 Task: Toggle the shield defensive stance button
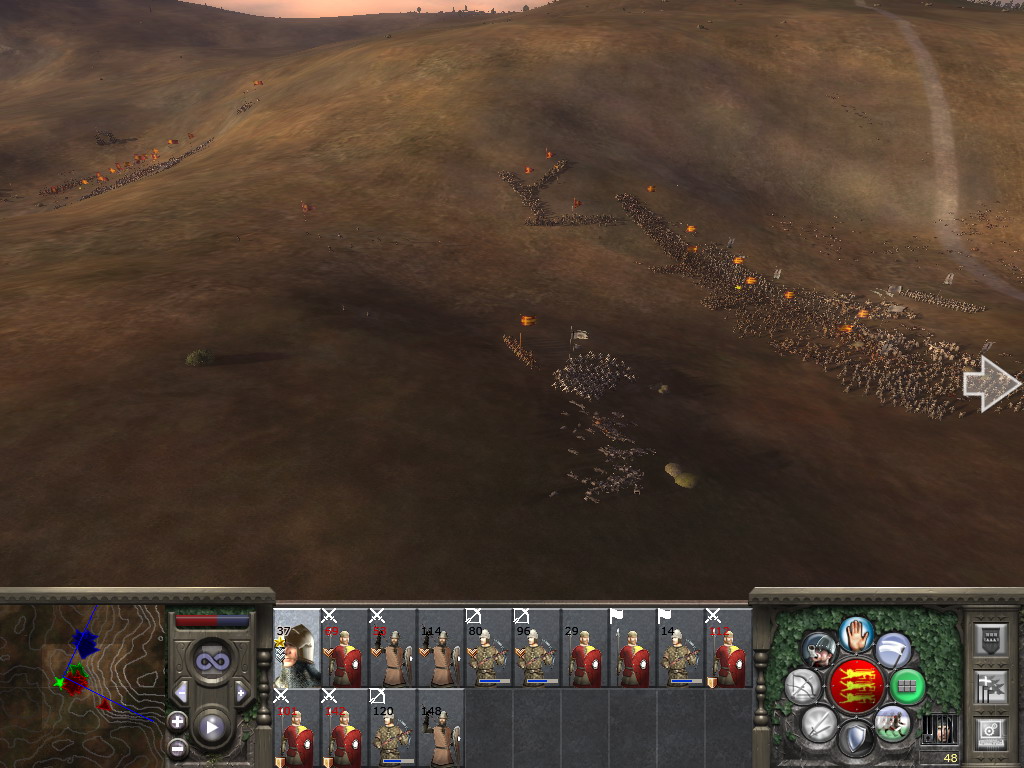[x=856, y=739]
